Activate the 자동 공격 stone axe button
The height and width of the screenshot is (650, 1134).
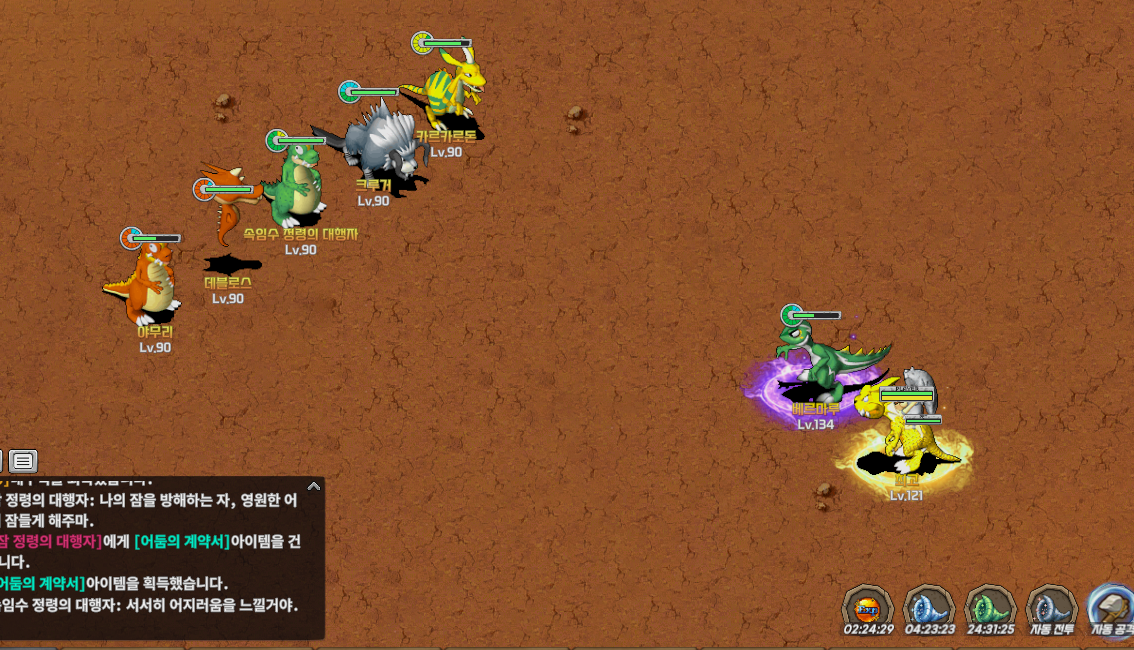tap(1111, 606)
